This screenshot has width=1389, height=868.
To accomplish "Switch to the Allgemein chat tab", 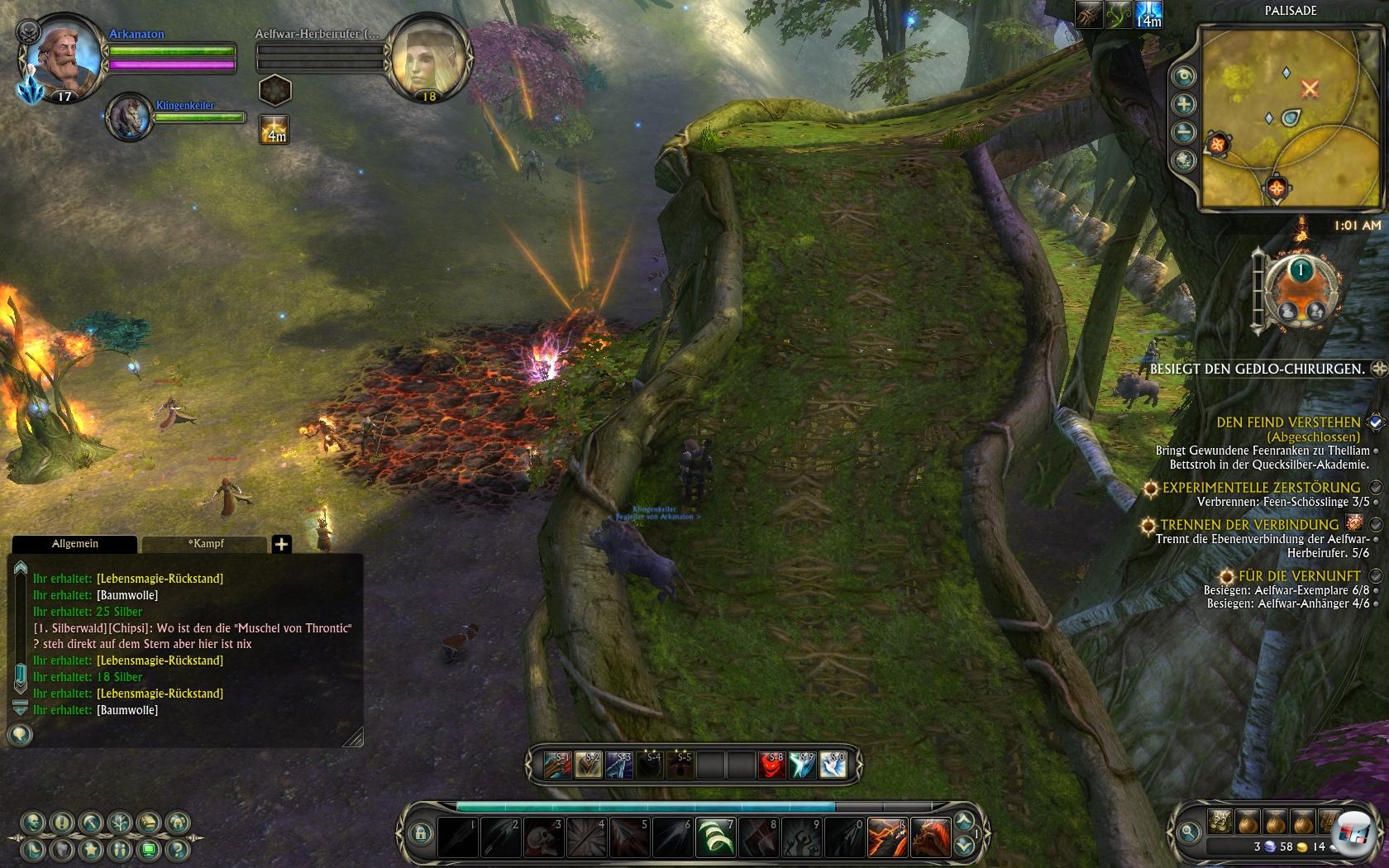I will click(75, 544).
